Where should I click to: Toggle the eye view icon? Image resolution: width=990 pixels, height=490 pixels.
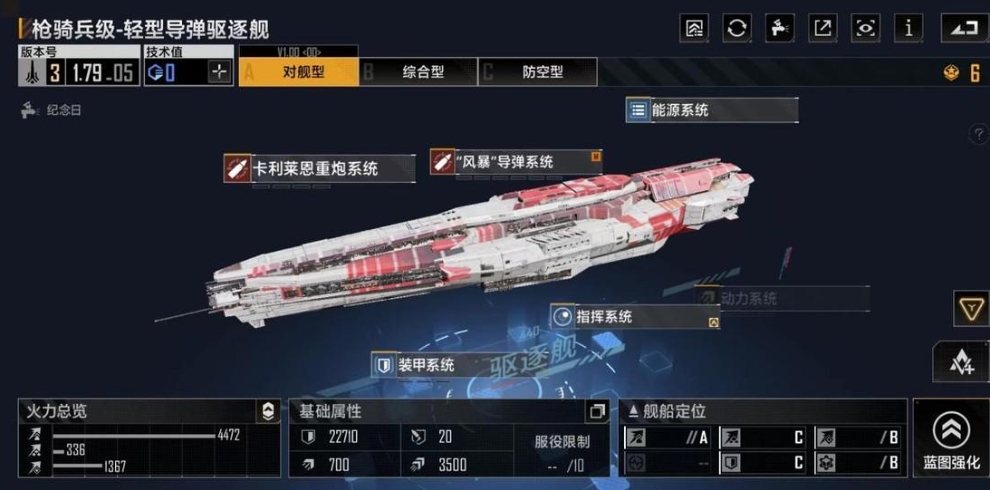865,28
